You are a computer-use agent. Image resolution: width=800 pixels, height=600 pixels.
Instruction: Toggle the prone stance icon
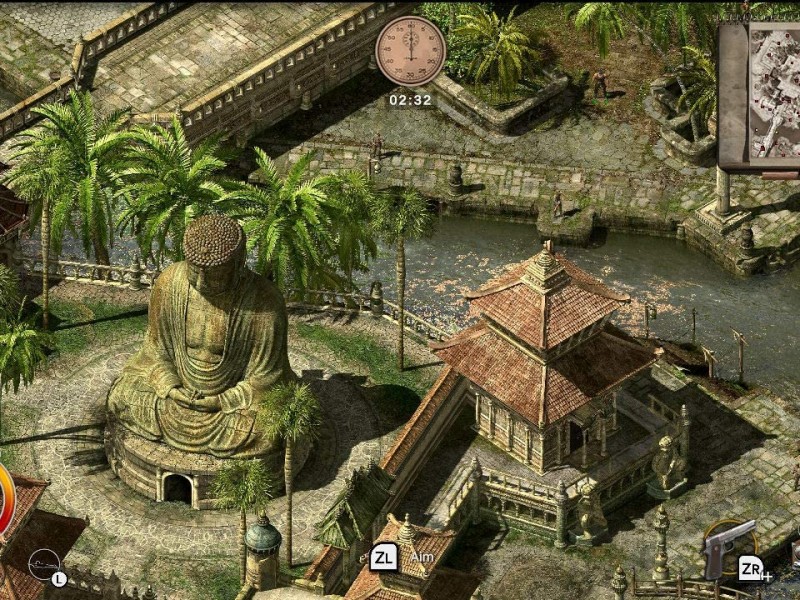(44, 564)
